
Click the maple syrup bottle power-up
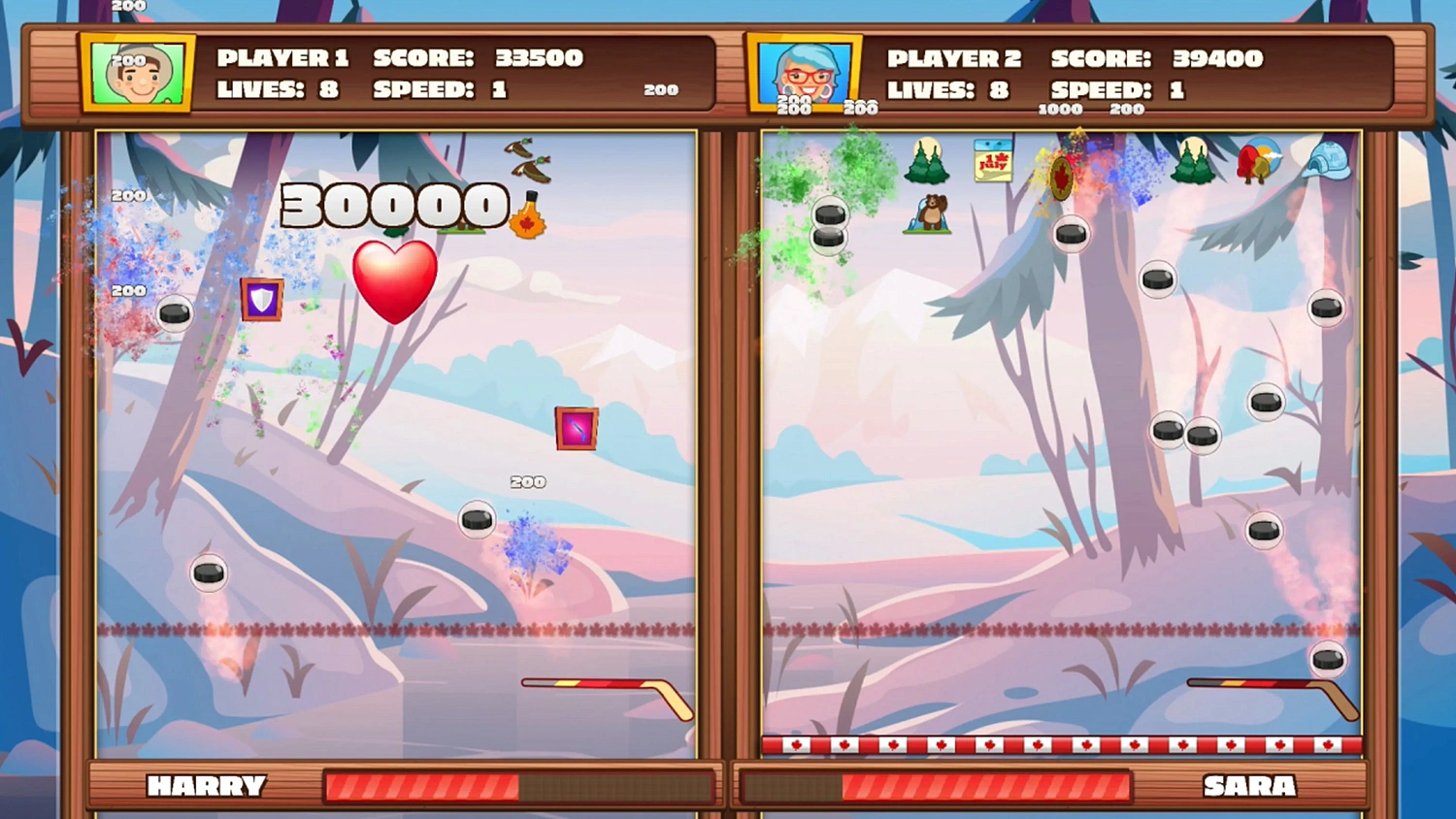click(529, 215)
